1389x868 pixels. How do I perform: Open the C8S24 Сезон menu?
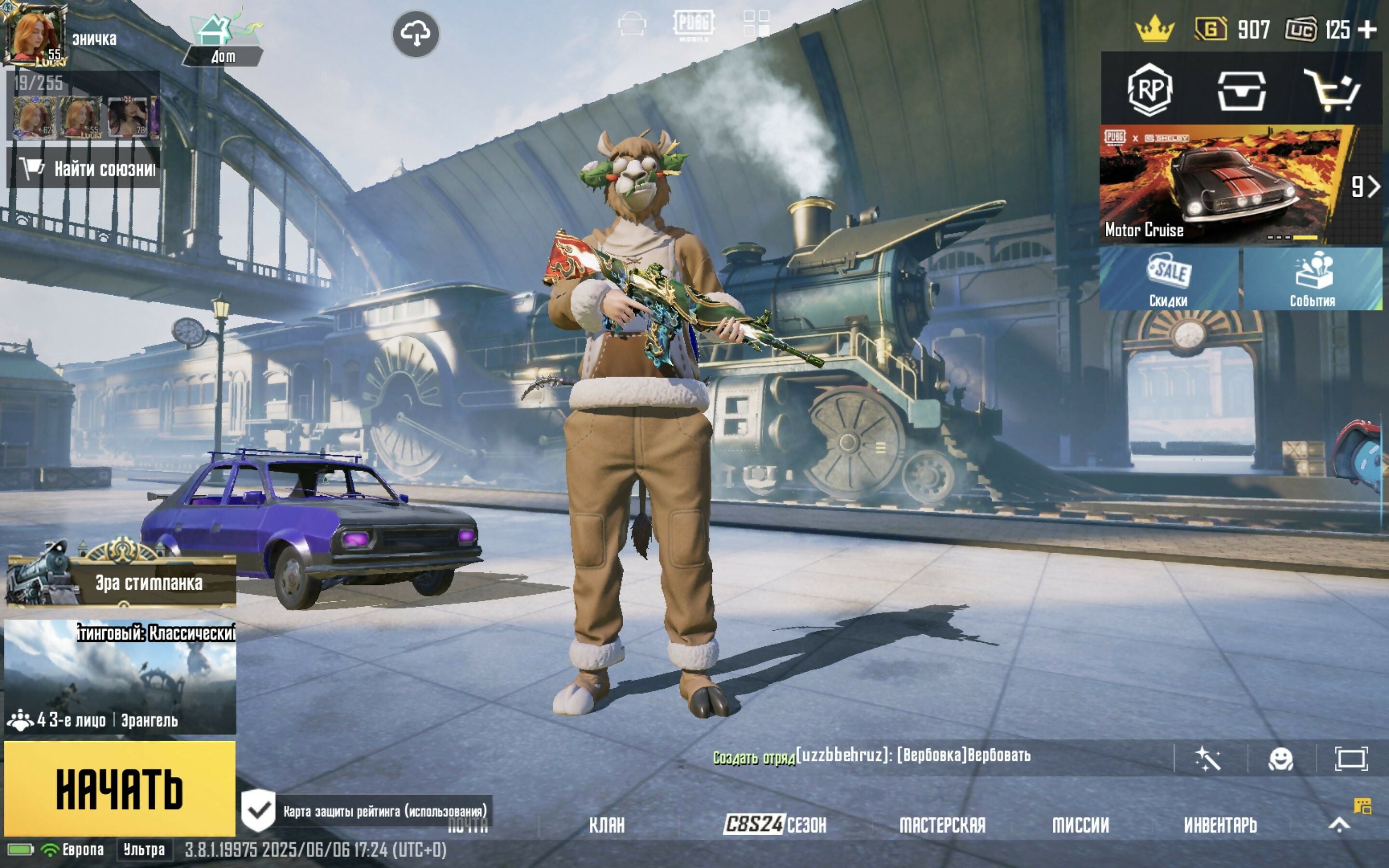click(776, 826)
